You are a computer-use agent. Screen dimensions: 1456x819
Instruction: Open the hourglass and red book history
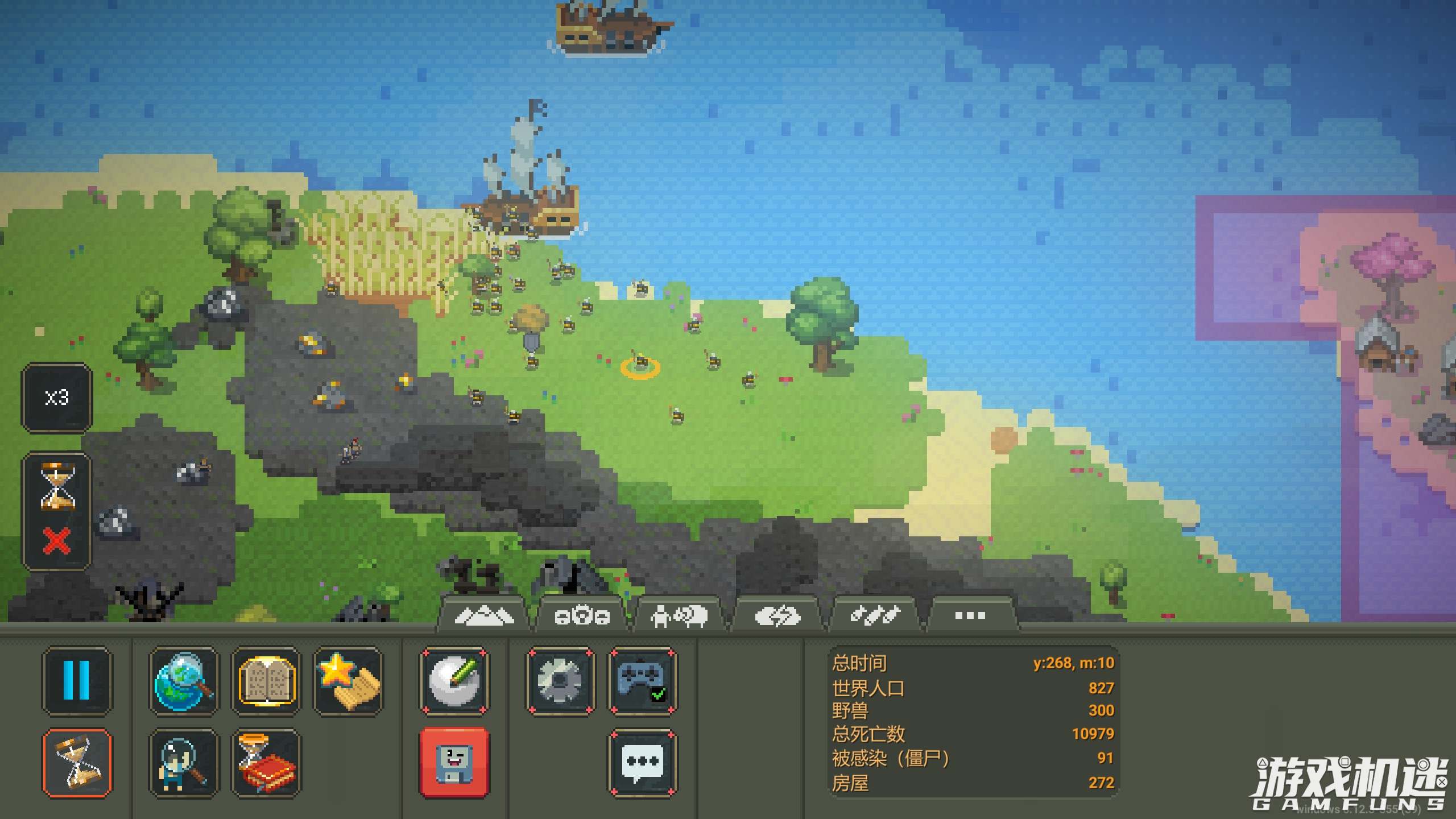coord(266,763)
